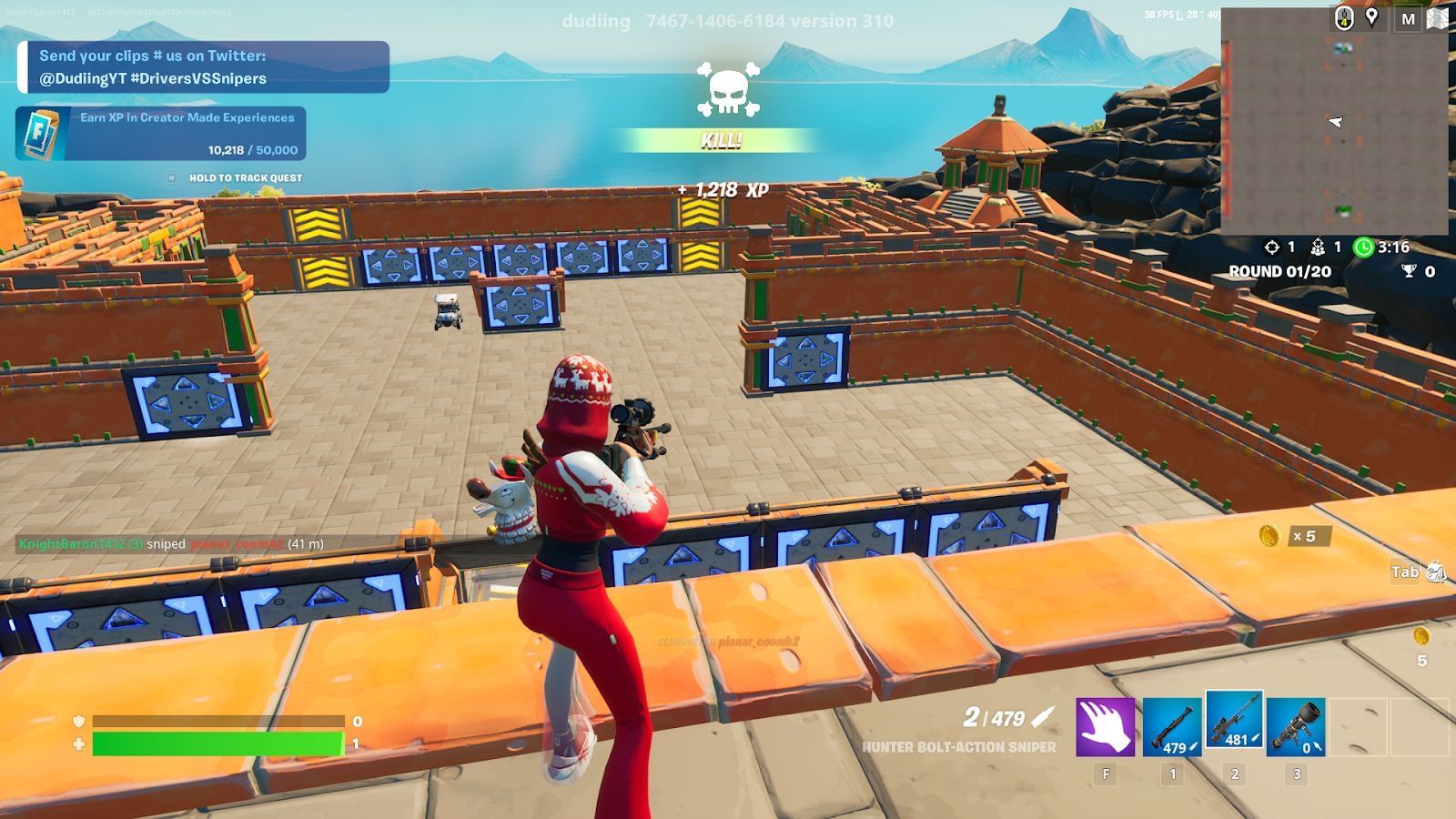This screenshot has width=1456, height=819.
Task: Click the folded map icon top right
Action: (1437, 19)
